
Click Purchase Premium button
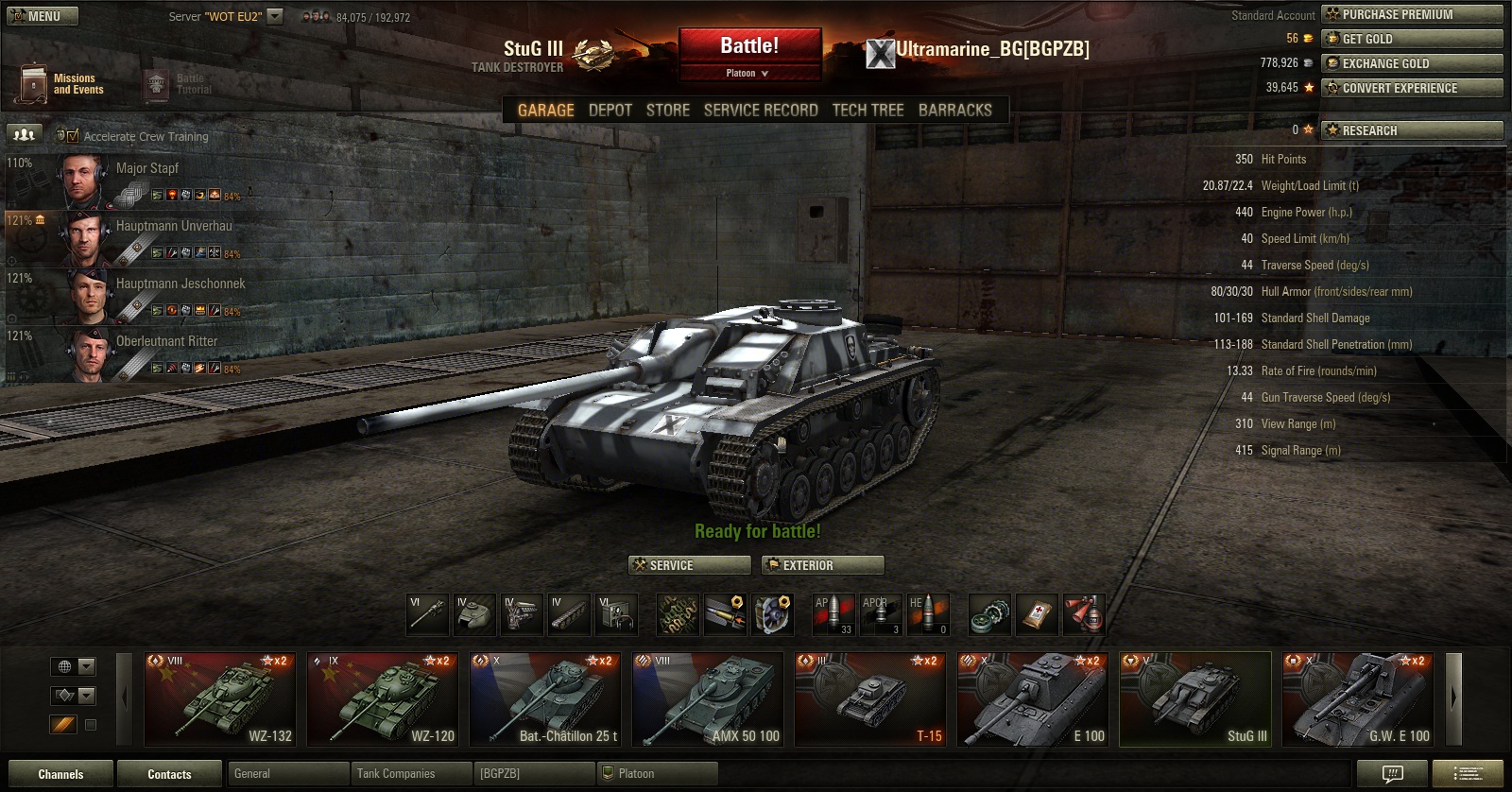click(x=1411, y=14)
